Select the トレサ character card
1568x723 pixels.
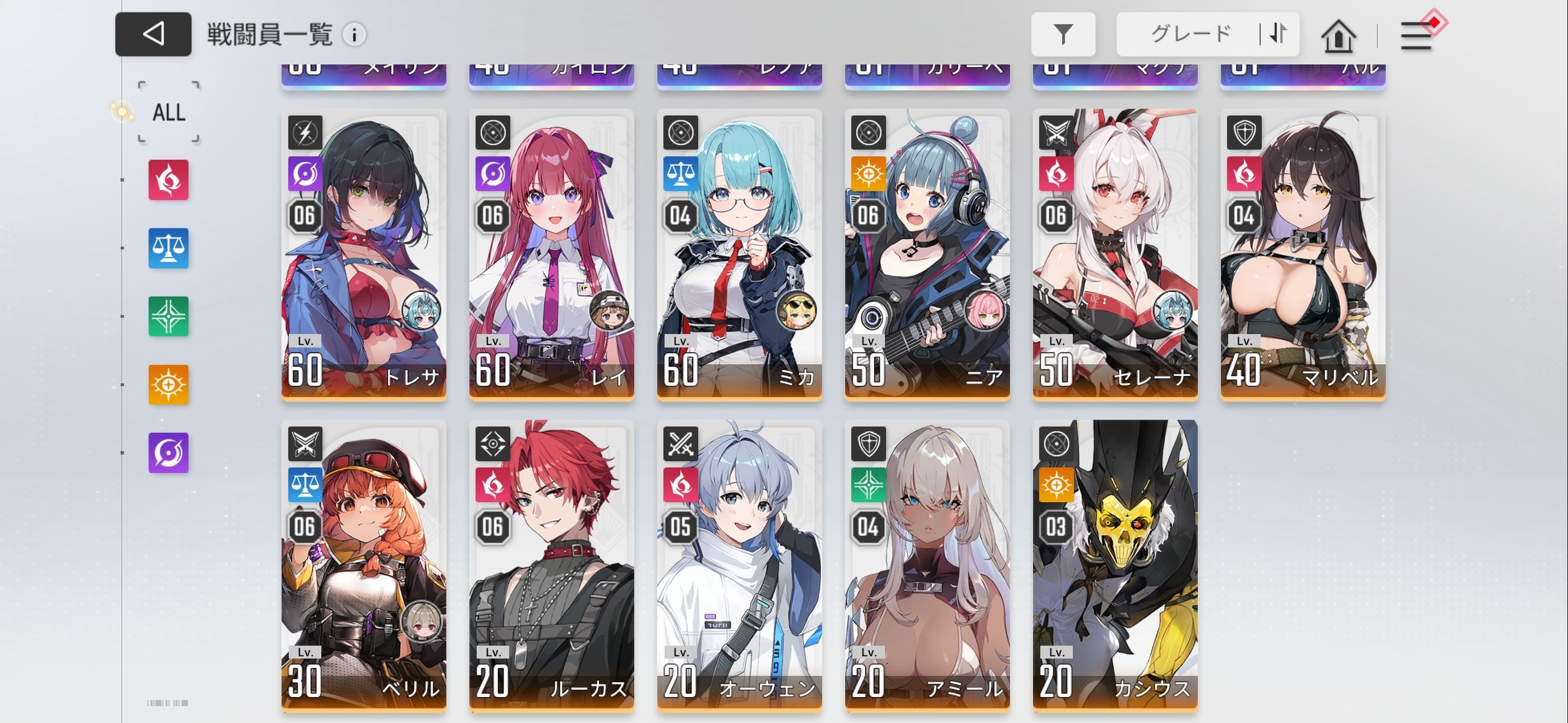[x=363, y=254]
